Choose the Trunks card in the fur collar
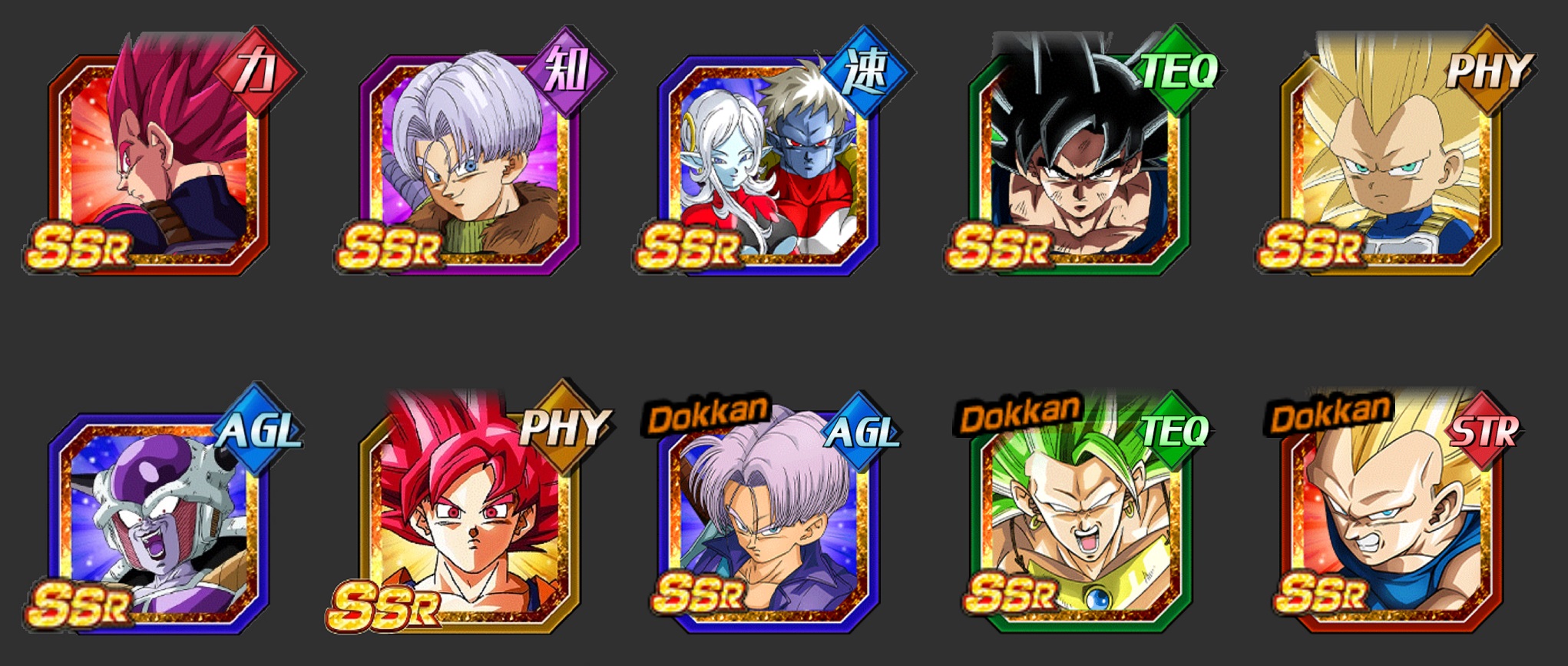Screen dimensions: 1568x666 point(468,161)
